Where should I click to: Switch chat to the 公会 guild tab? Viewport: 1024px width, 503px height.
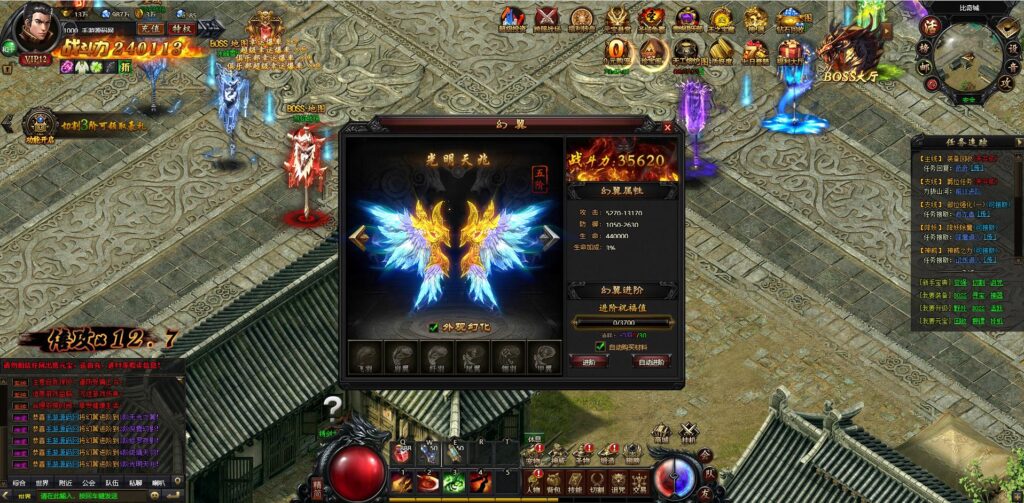coord(88,481)
